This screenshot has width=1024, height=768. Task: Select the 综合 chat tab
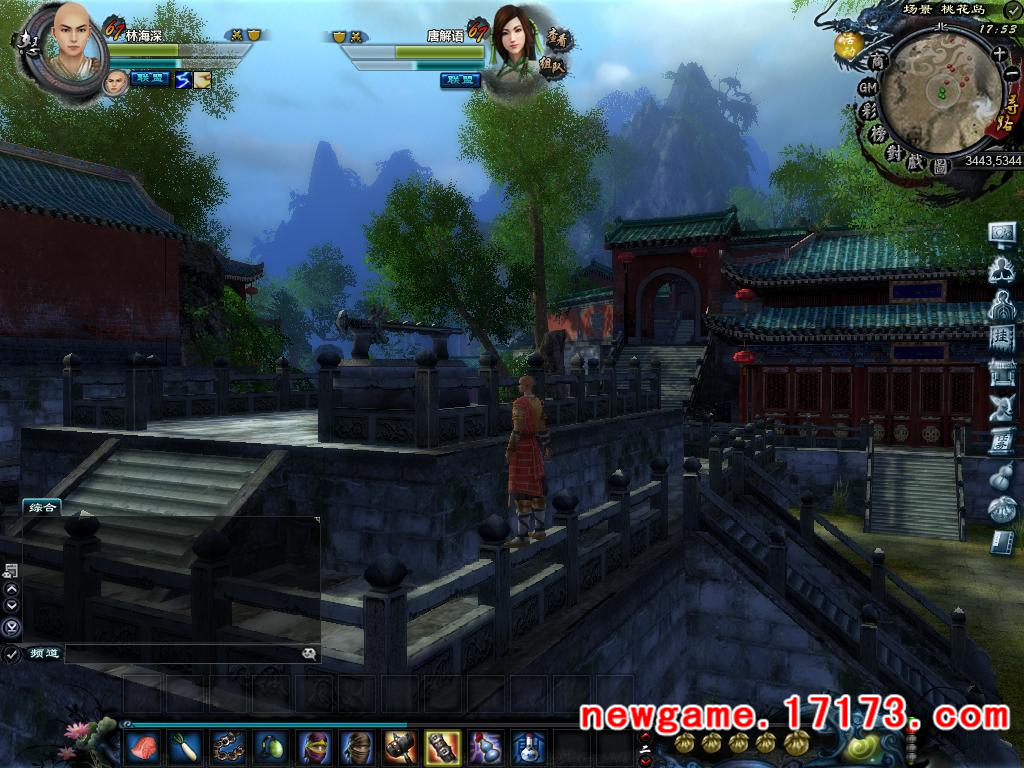[x=41, y=507]
